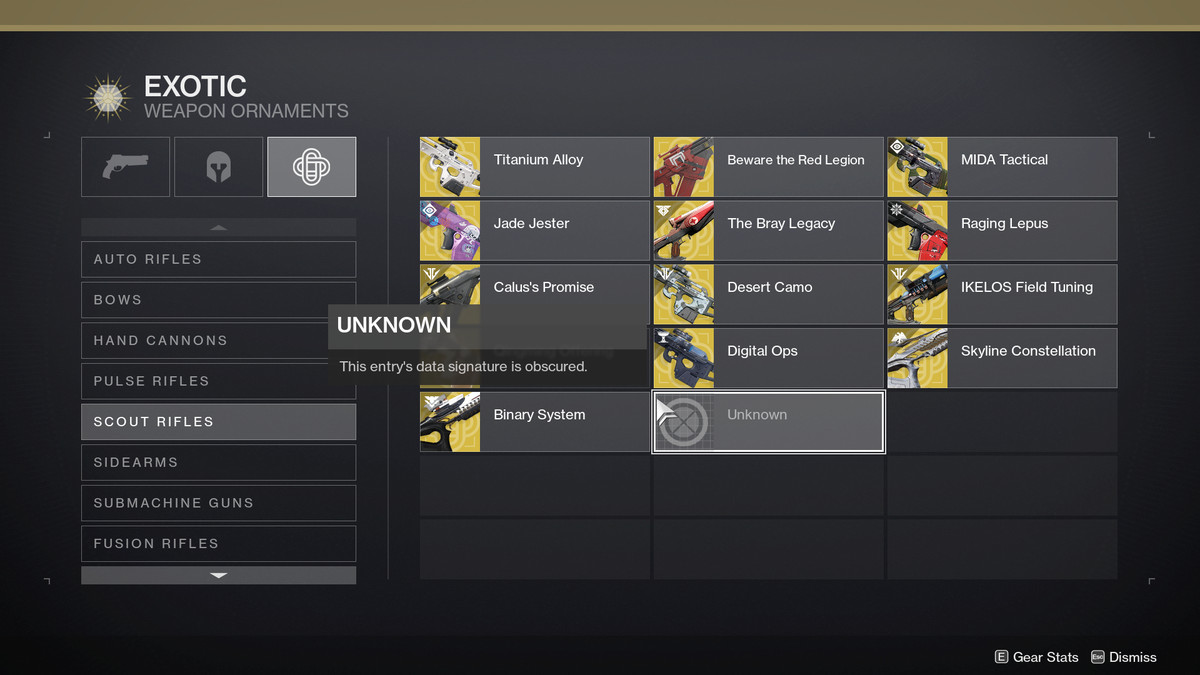Screen dimensions: 1200x675
Task: Open the Auto Rifles category
Action: click(218, 259)
